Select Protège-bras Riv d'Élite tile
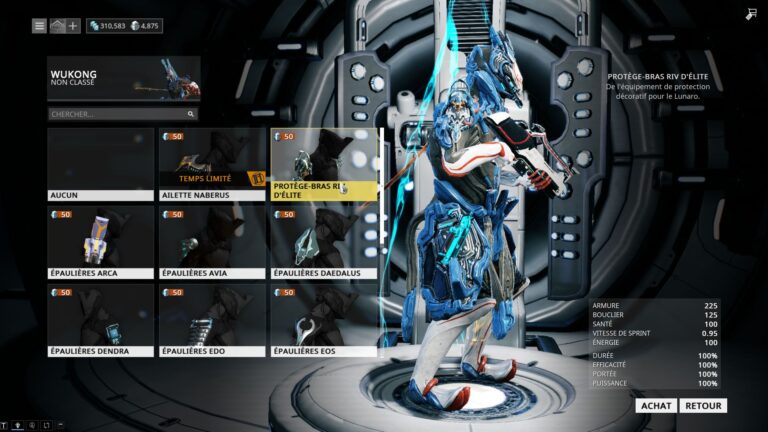Screen dimensions: 768x432 324,163
